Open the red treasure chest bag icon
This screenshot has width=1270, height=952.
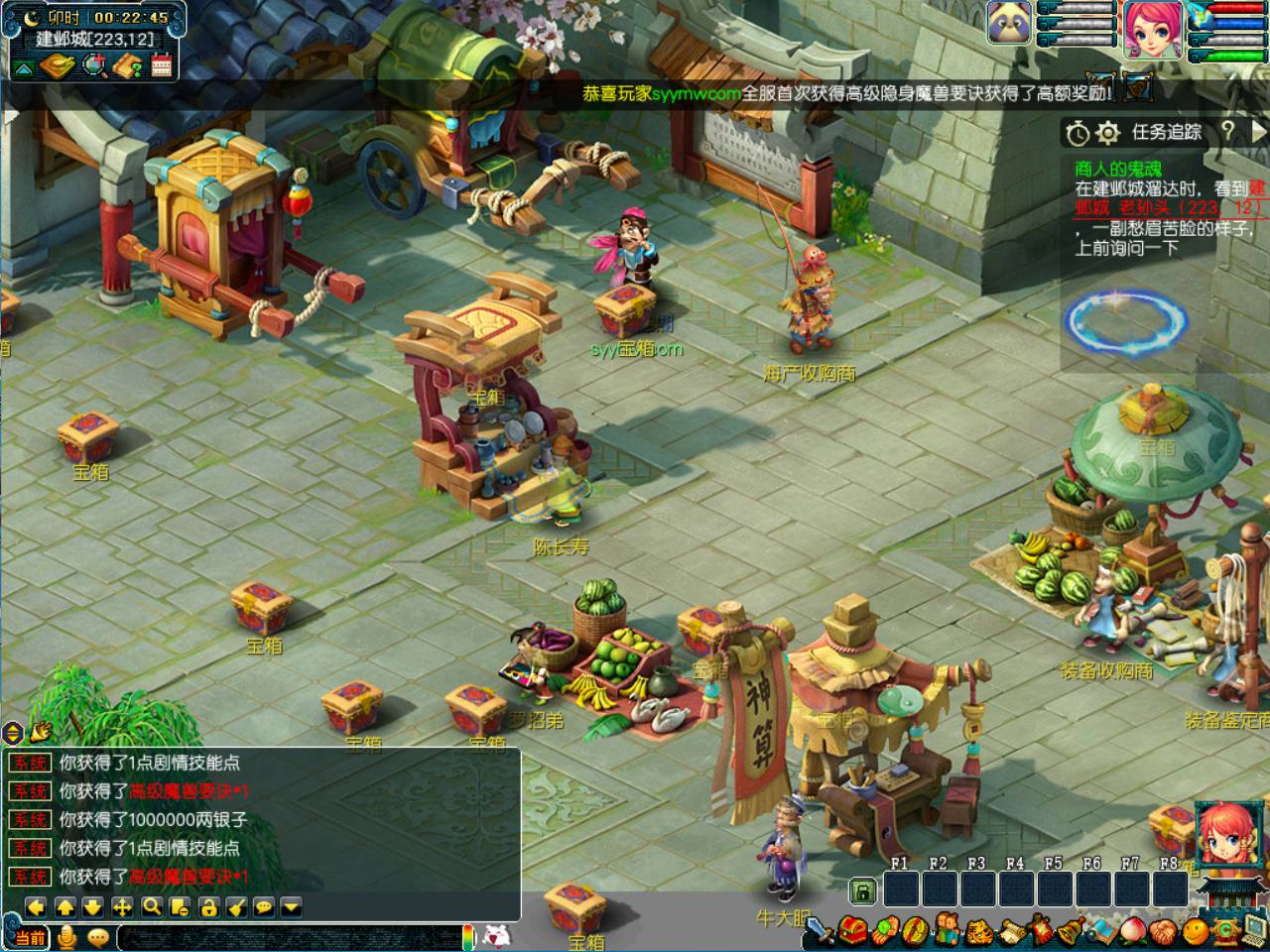[x=851, y=931]
